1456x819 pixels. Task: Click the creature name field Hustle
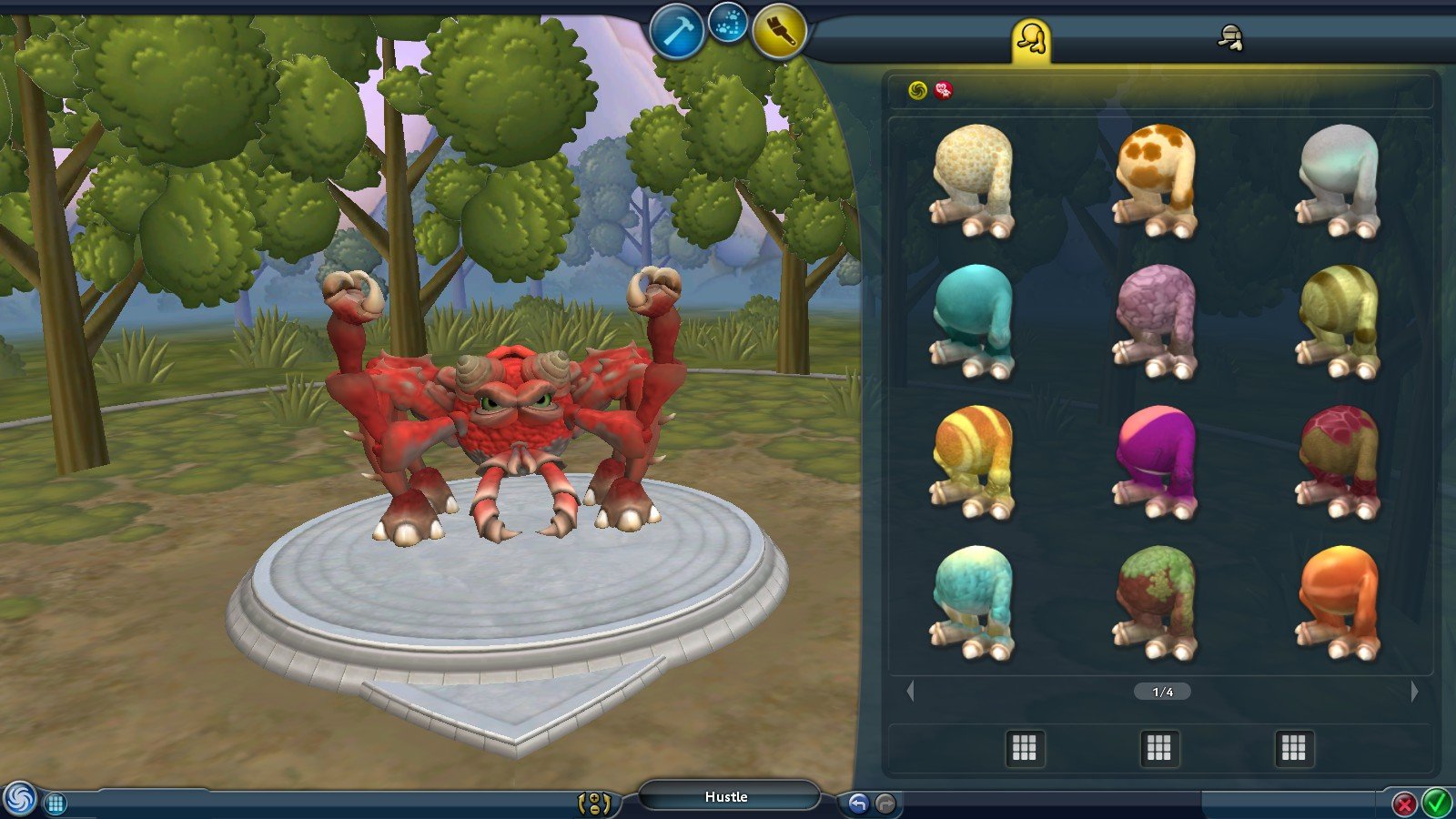click(x=726, y=797)
